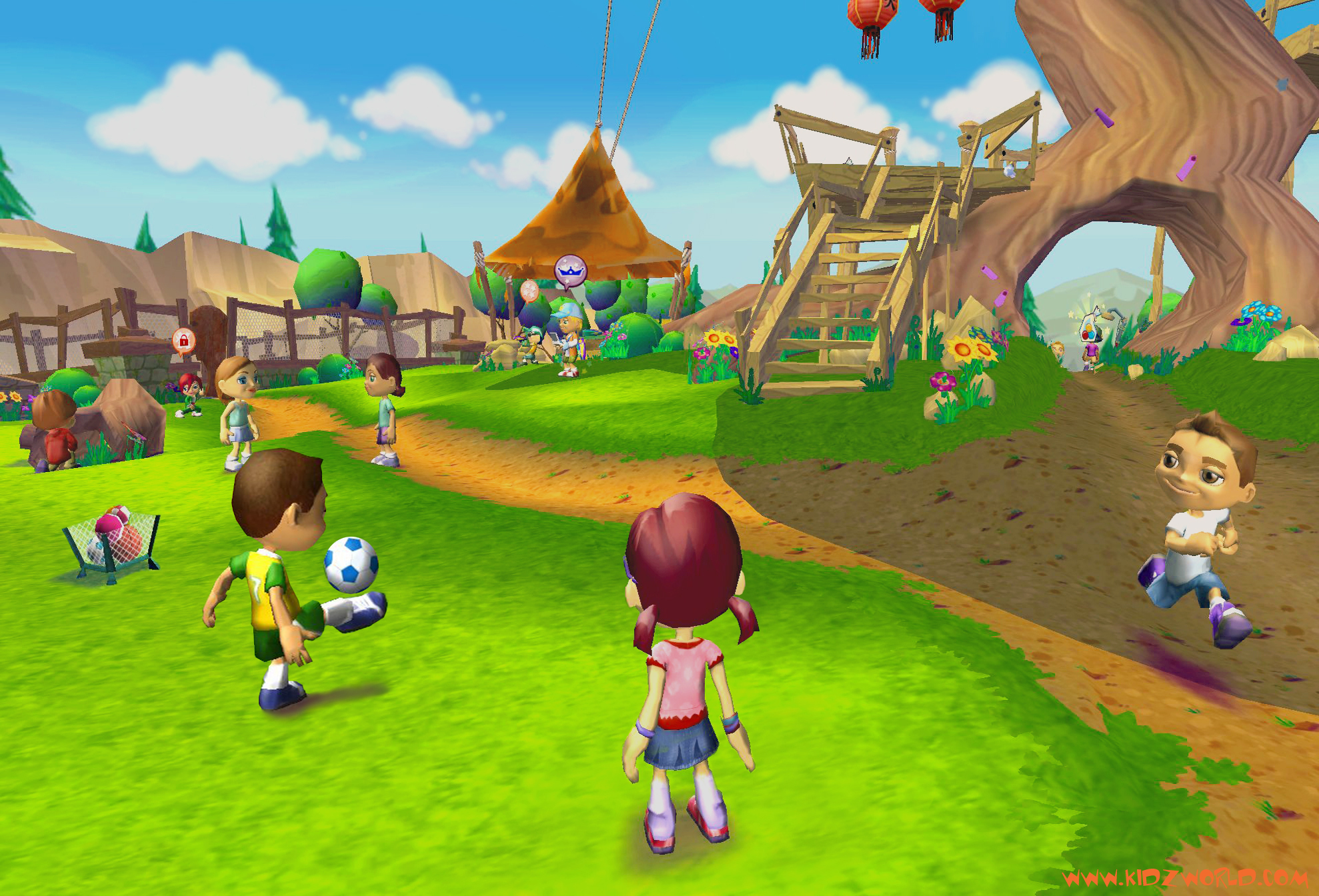This screenshot has width=1319, height=896.
Task: Open the orange star bubble marker
Action: coord(529,291)
